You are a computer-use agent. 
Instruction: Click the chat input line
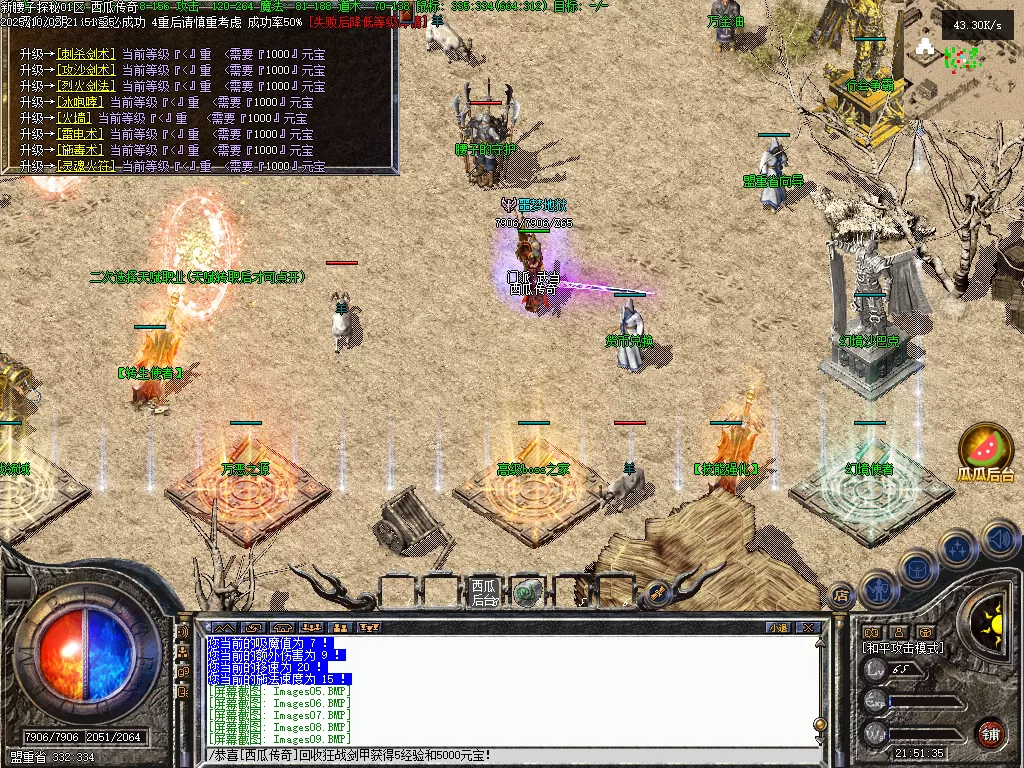coord(500,755)
